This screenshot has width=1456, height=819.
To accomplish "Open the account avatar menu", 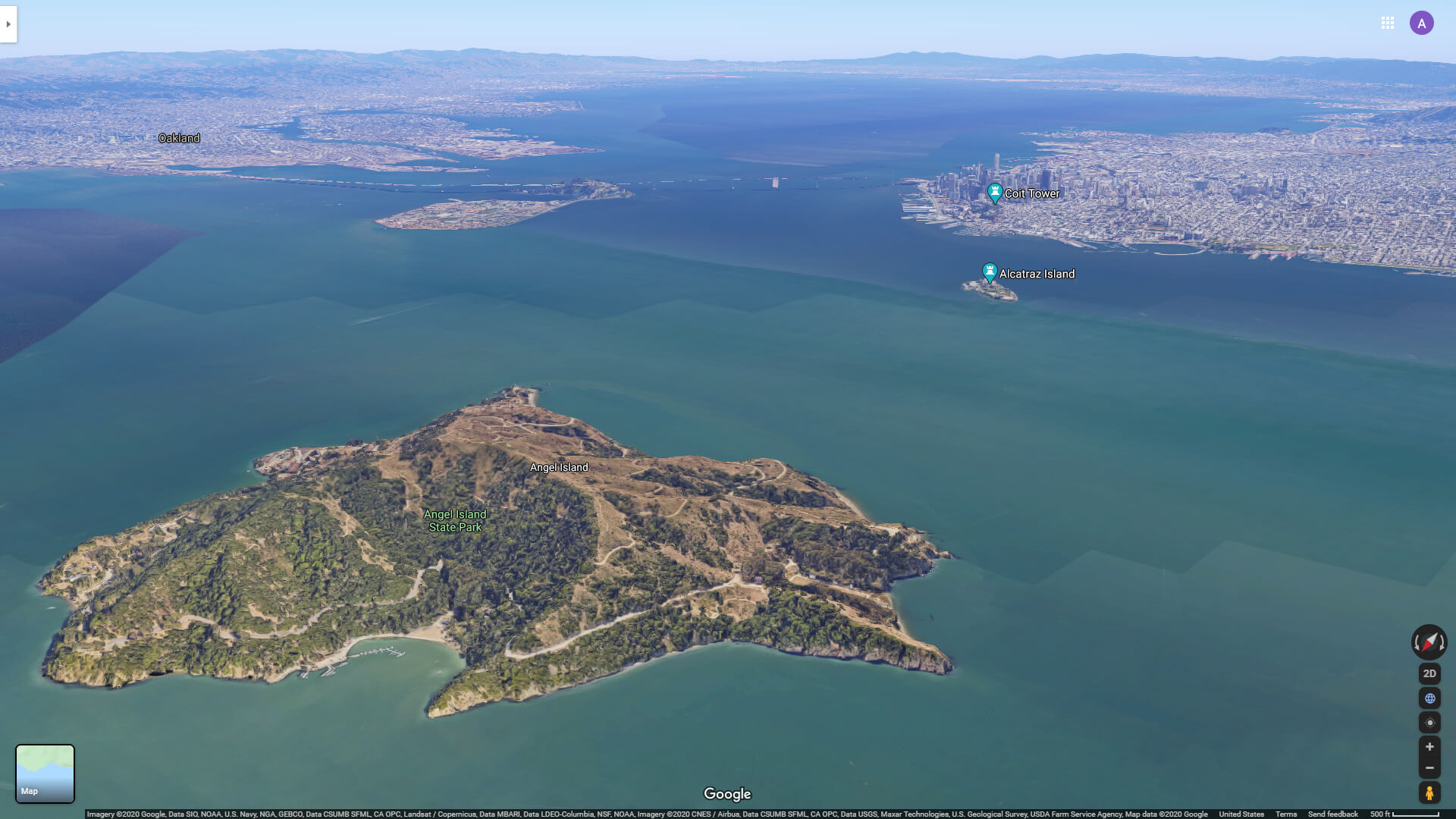I will [1422, 23].
